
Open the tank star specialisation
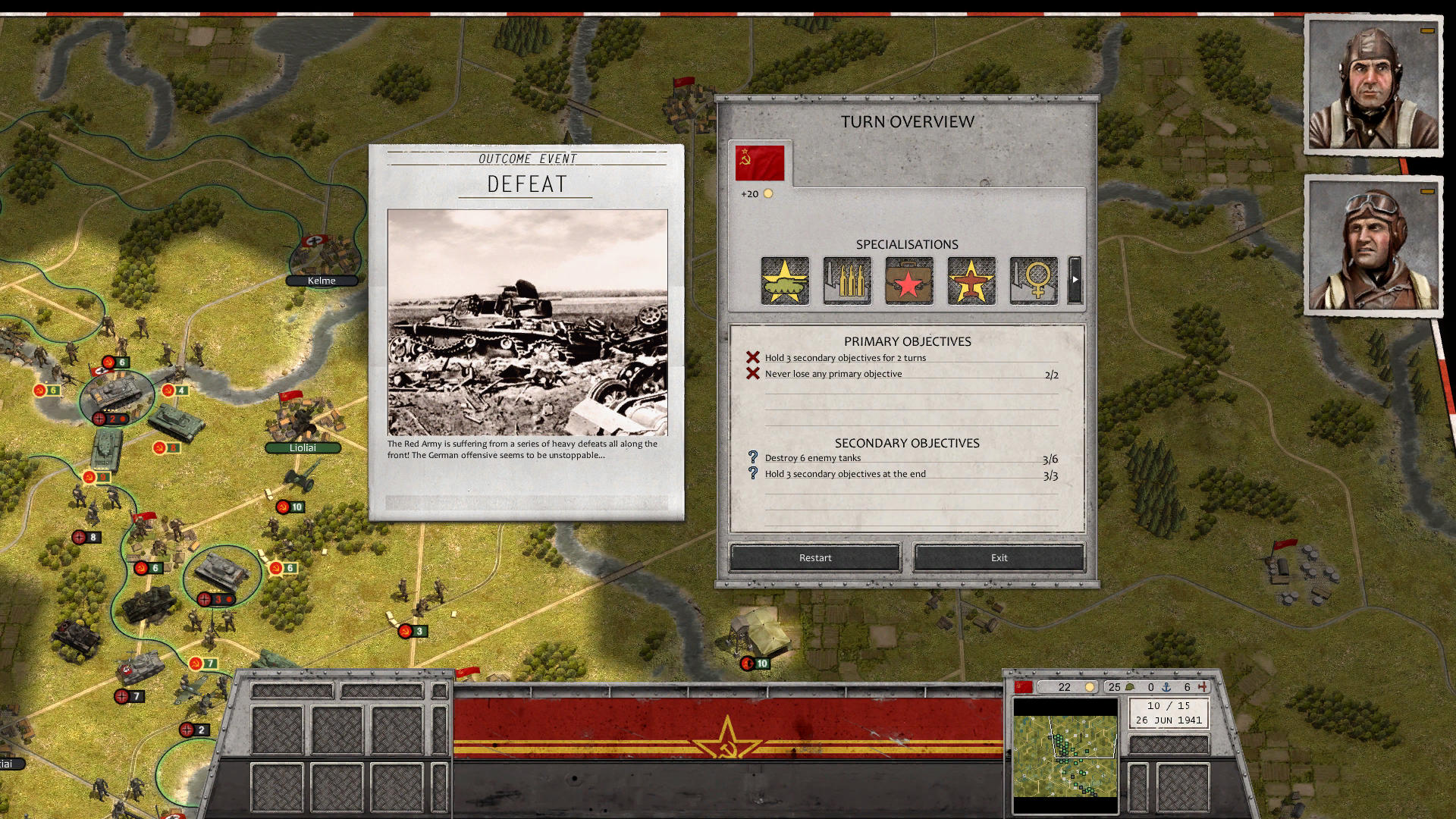point(785,281)
